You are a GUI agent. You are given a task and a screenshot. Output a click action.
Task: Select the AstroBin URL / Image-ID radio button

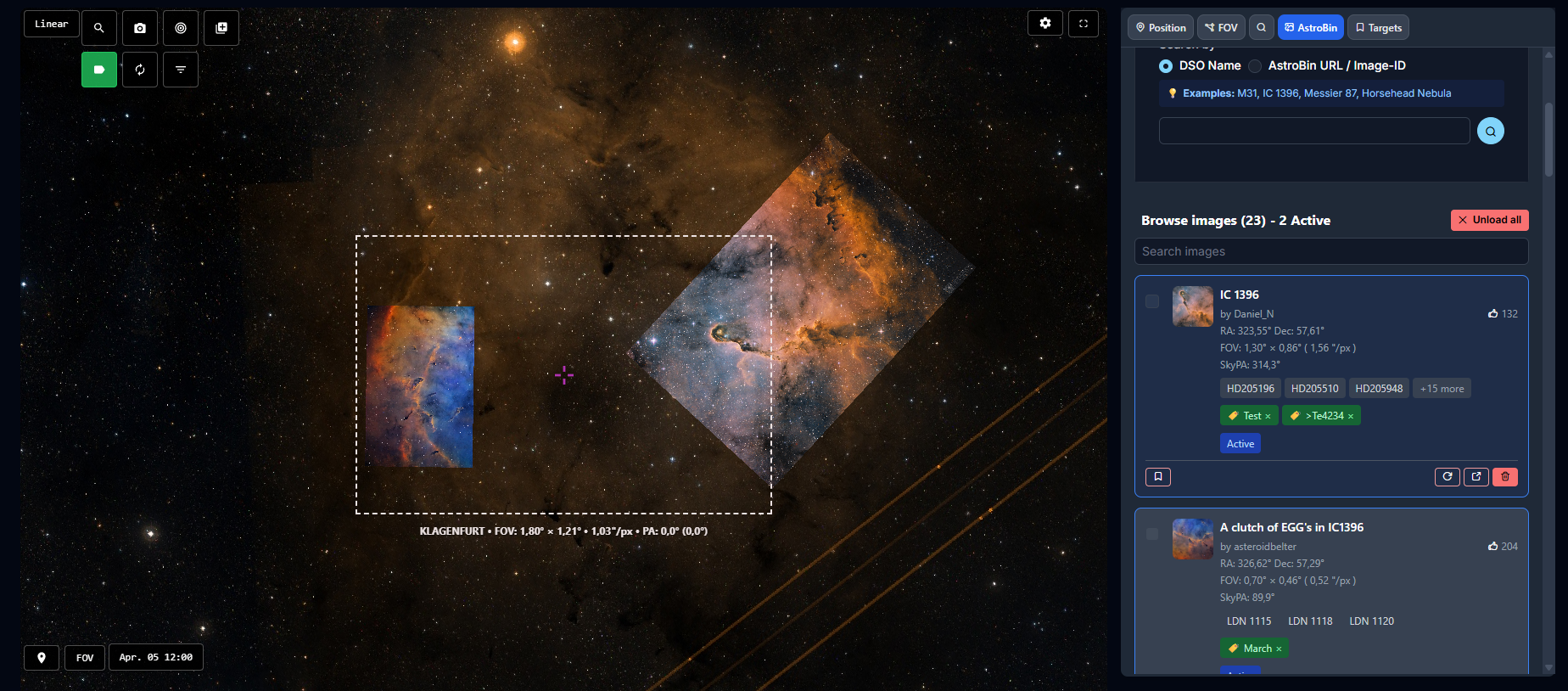tap(1255, 65)
